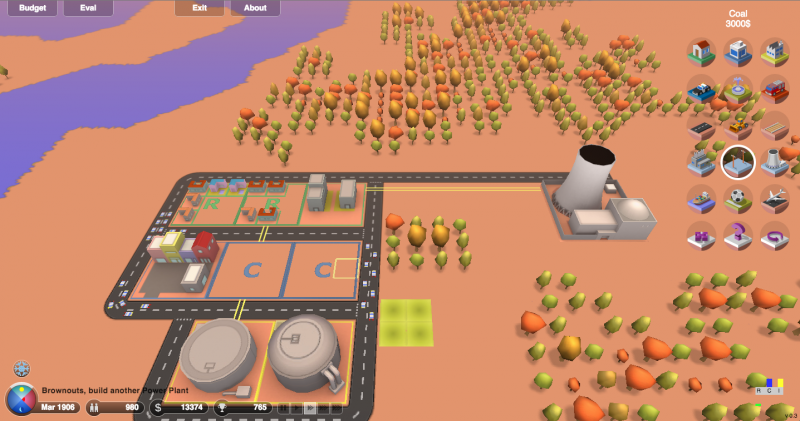Select the road building tool

(x=702, y=126)
